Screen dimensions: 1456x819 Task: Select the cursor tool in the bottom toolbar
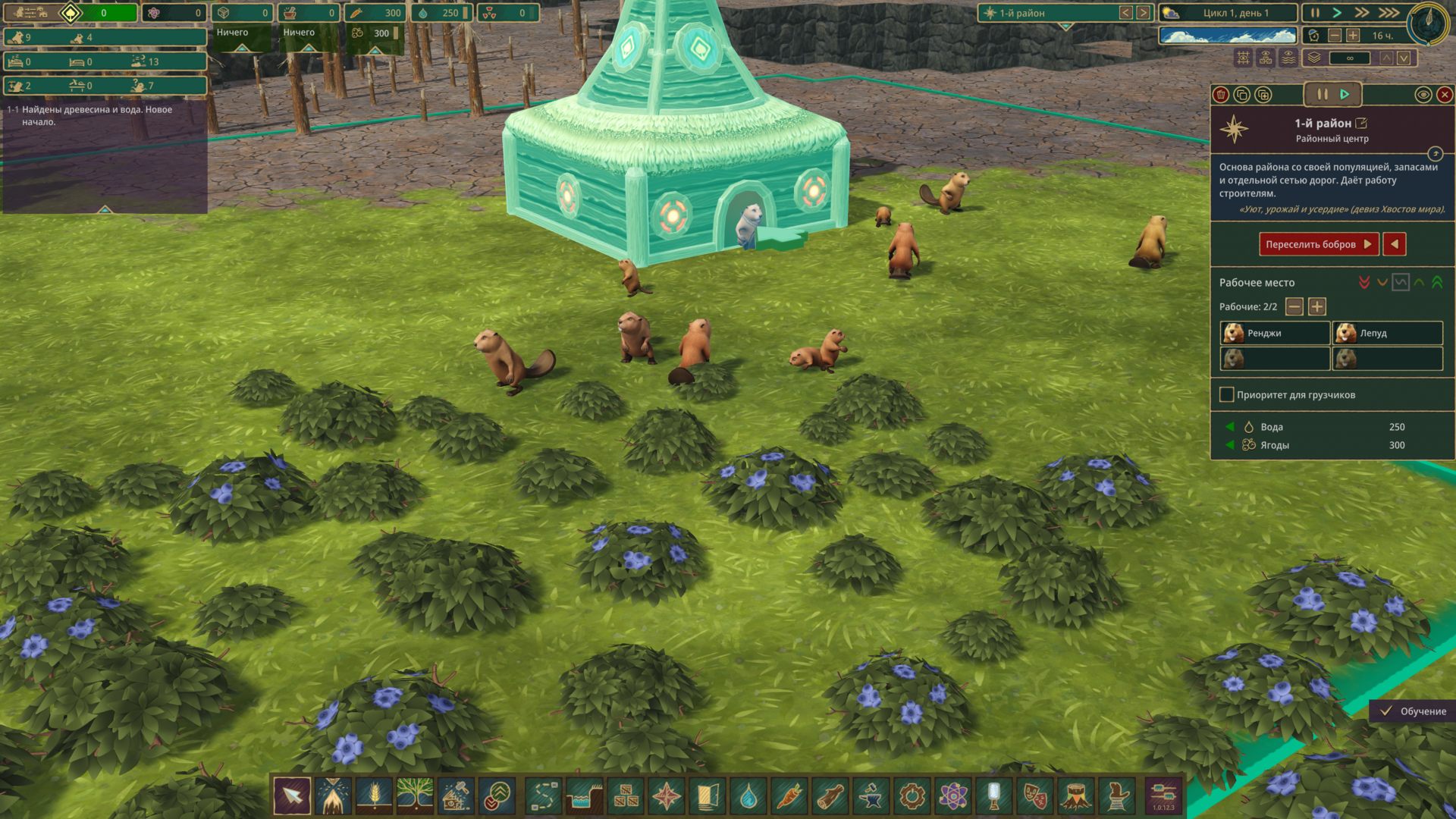point(292,796)
